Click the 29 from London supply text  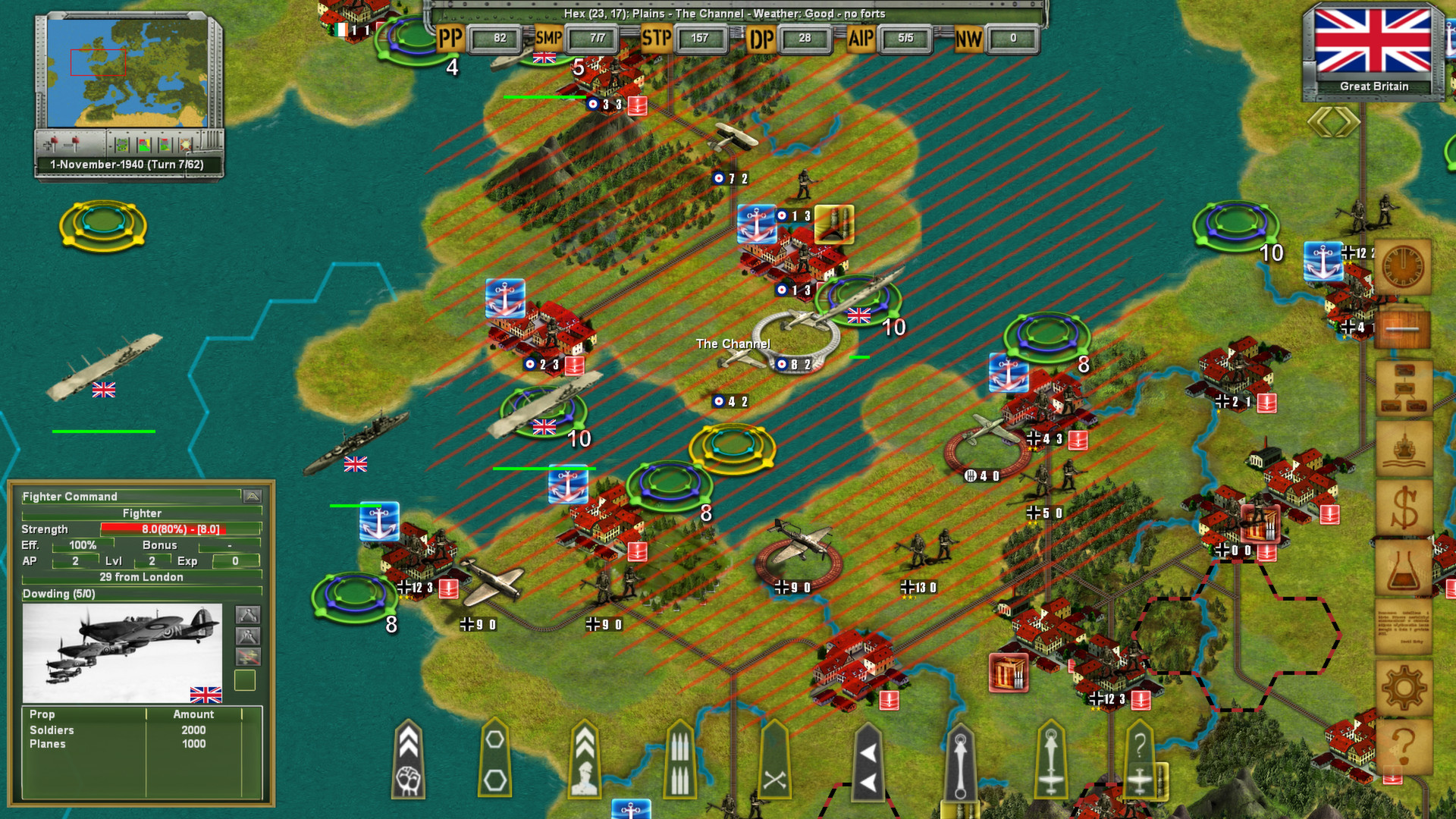click(x=140, y=577)
